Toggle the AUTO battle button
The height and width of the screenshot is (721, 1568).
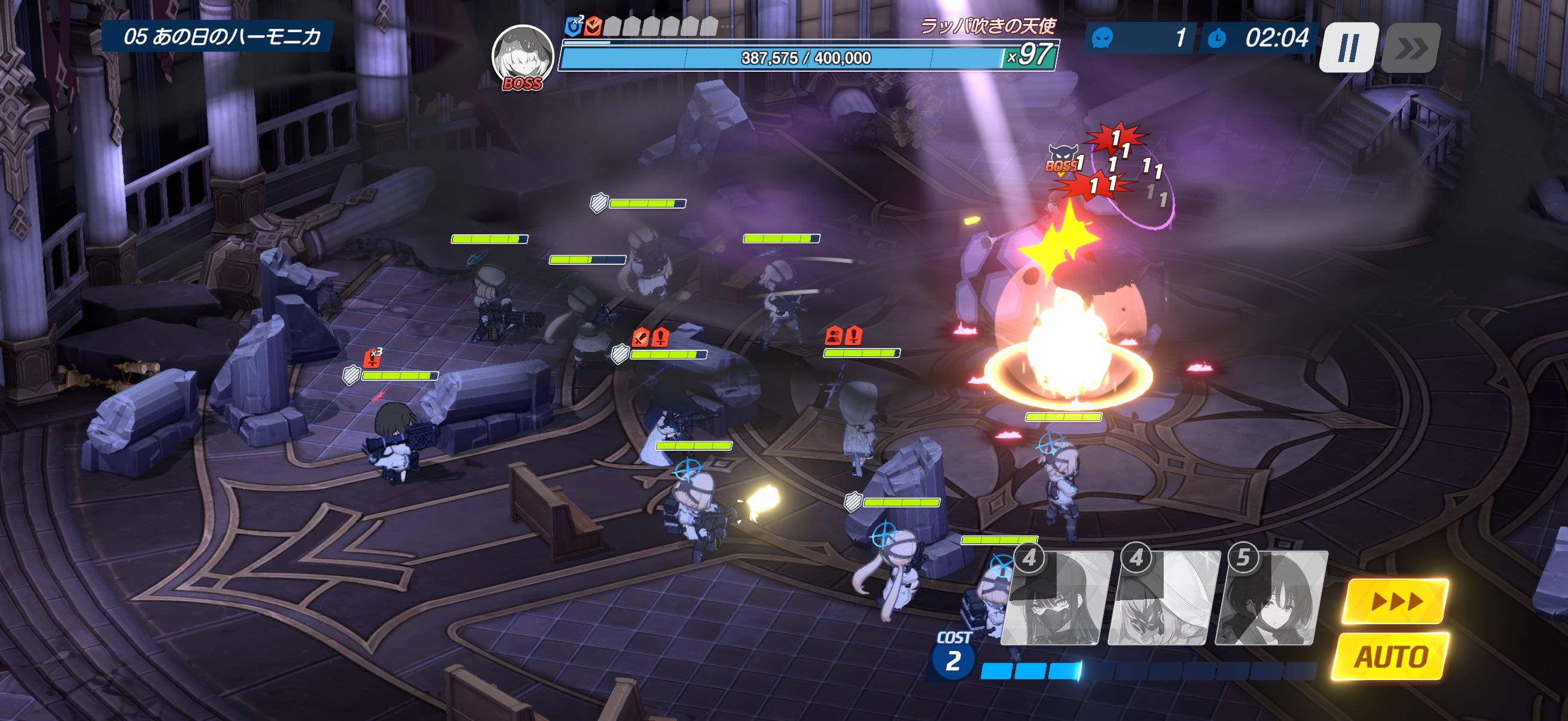click(1391, 656)
